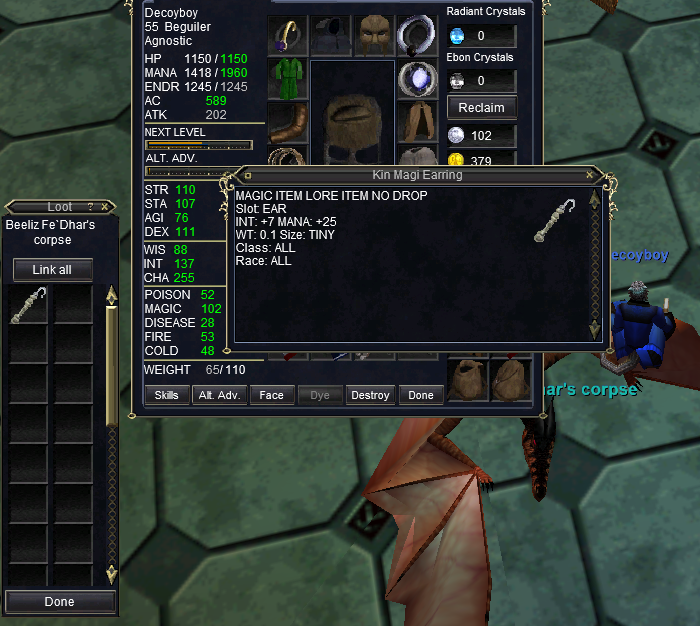Select the green robe equipment slot
Viewport: 700px width, 626px height.
(x=288, y=79)
